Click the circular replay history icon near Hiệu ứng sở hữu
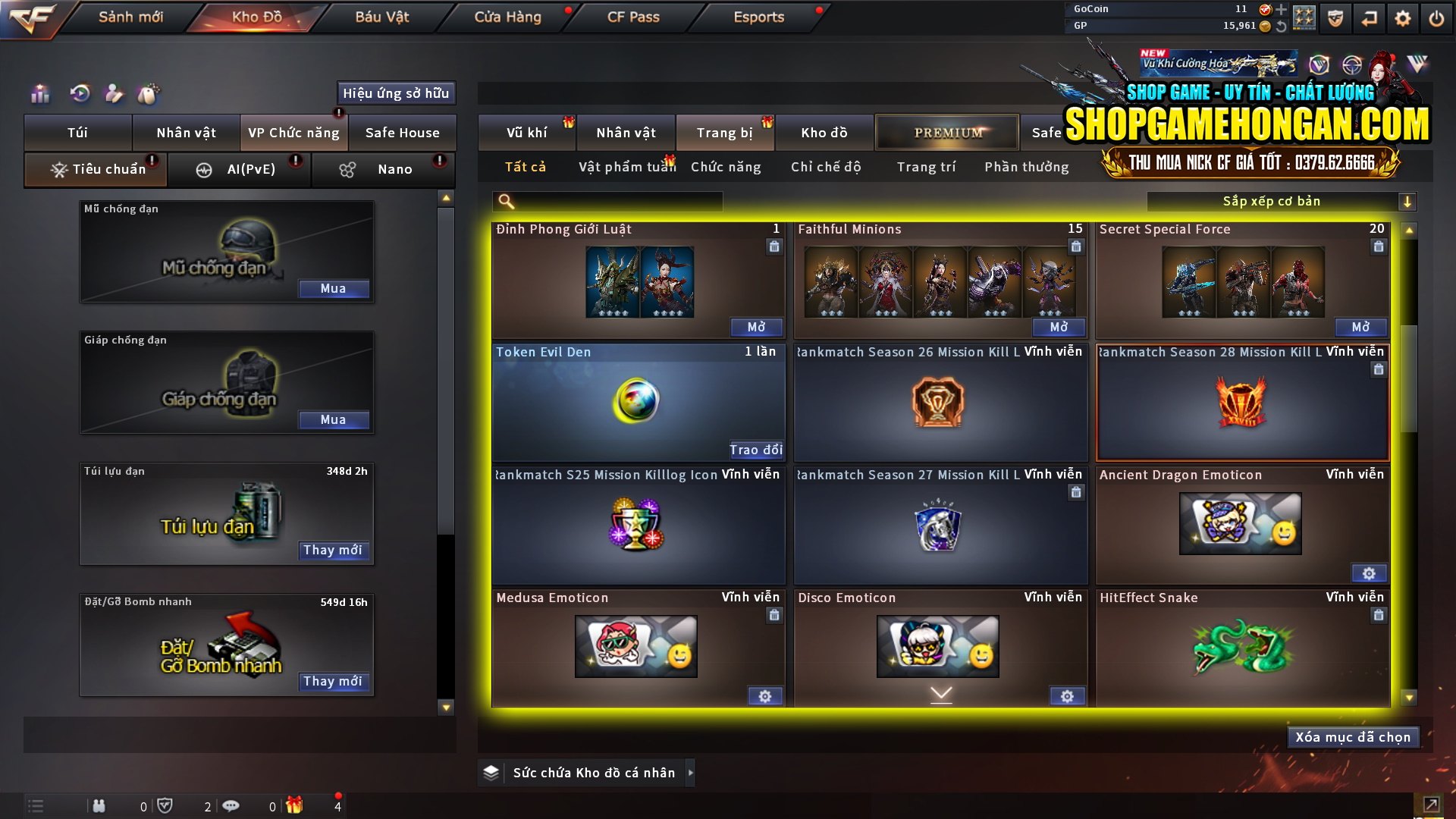The image size is (1456, 819). point(80,93)
